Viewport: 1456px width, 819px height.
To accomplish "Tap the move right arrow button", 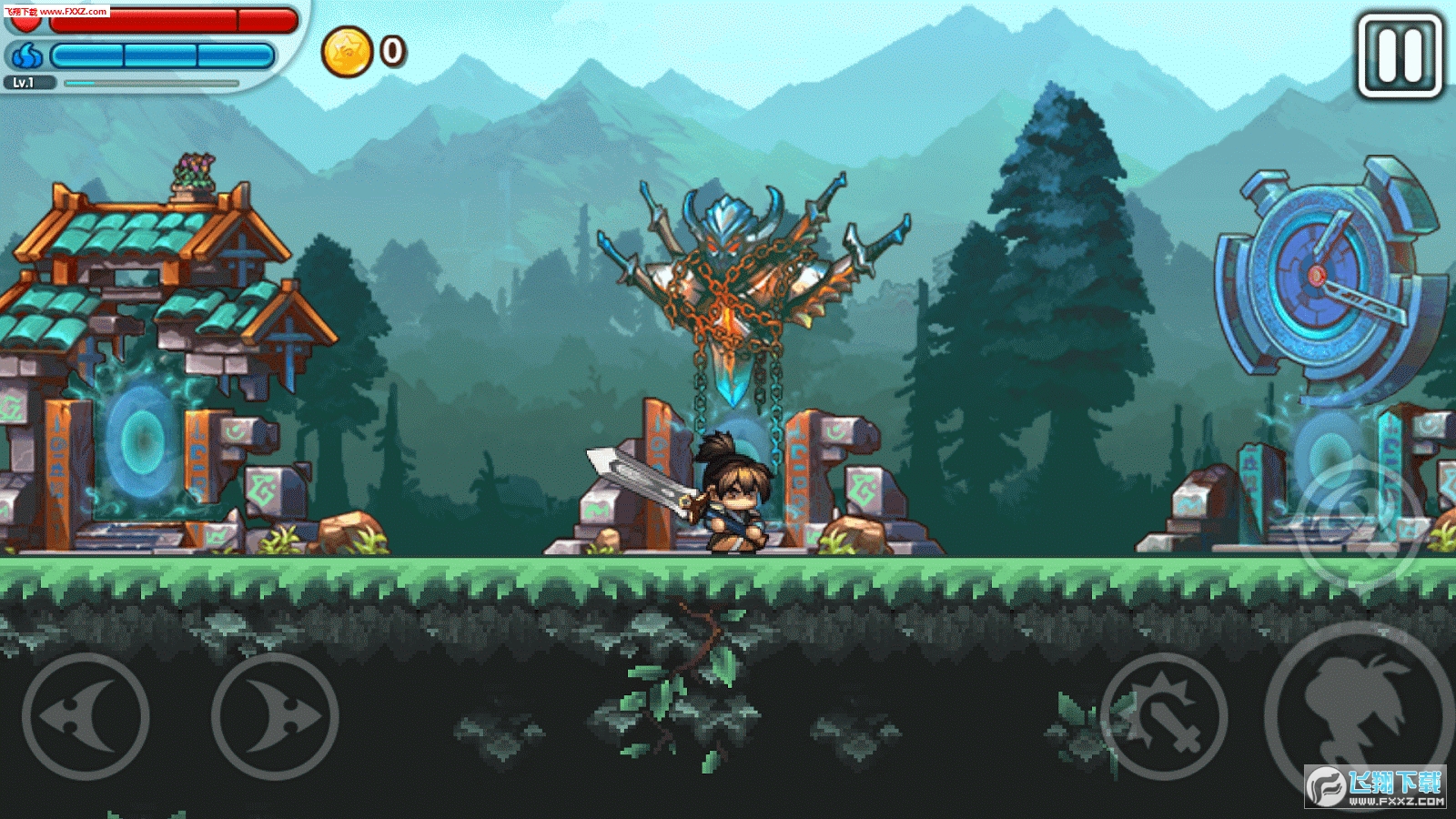I will coord(275,715).
